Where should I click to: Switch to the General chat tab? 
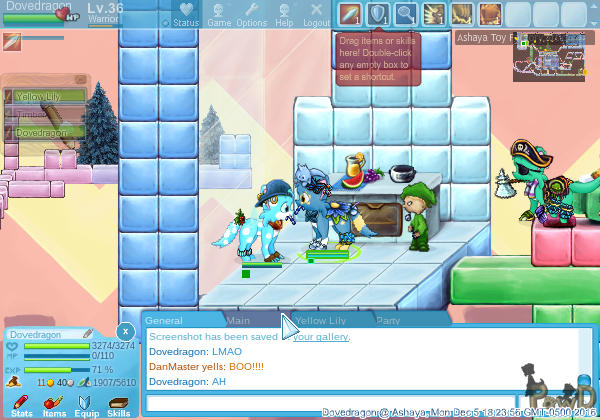click(163, 321)
